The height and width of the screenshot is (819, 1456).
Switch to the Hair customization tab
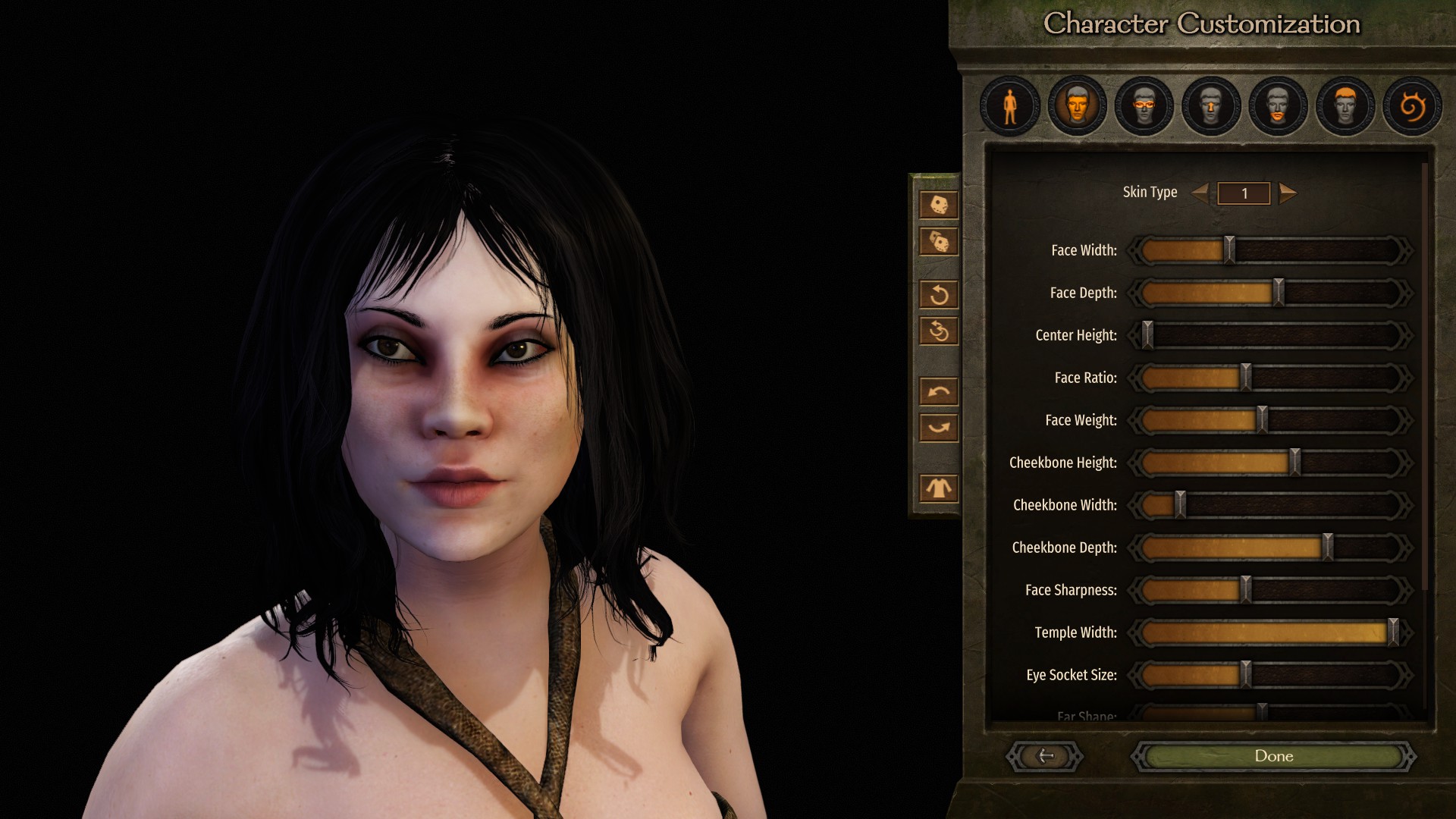1345,106
